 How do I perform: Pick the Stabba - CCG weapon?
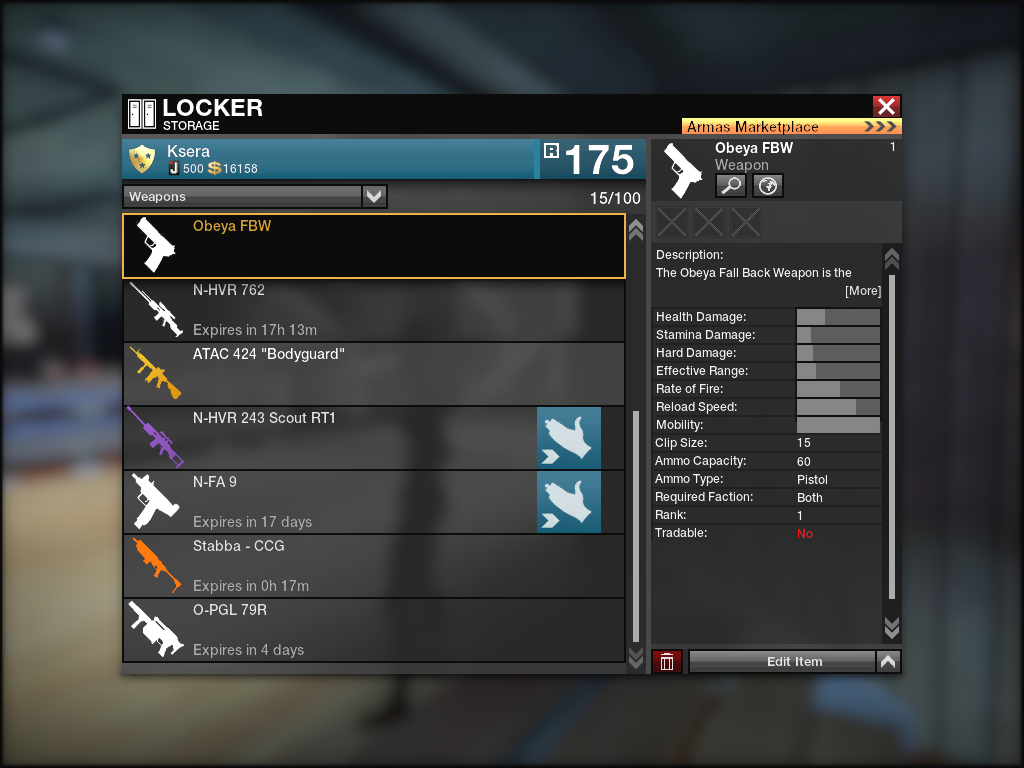[373, 566]
